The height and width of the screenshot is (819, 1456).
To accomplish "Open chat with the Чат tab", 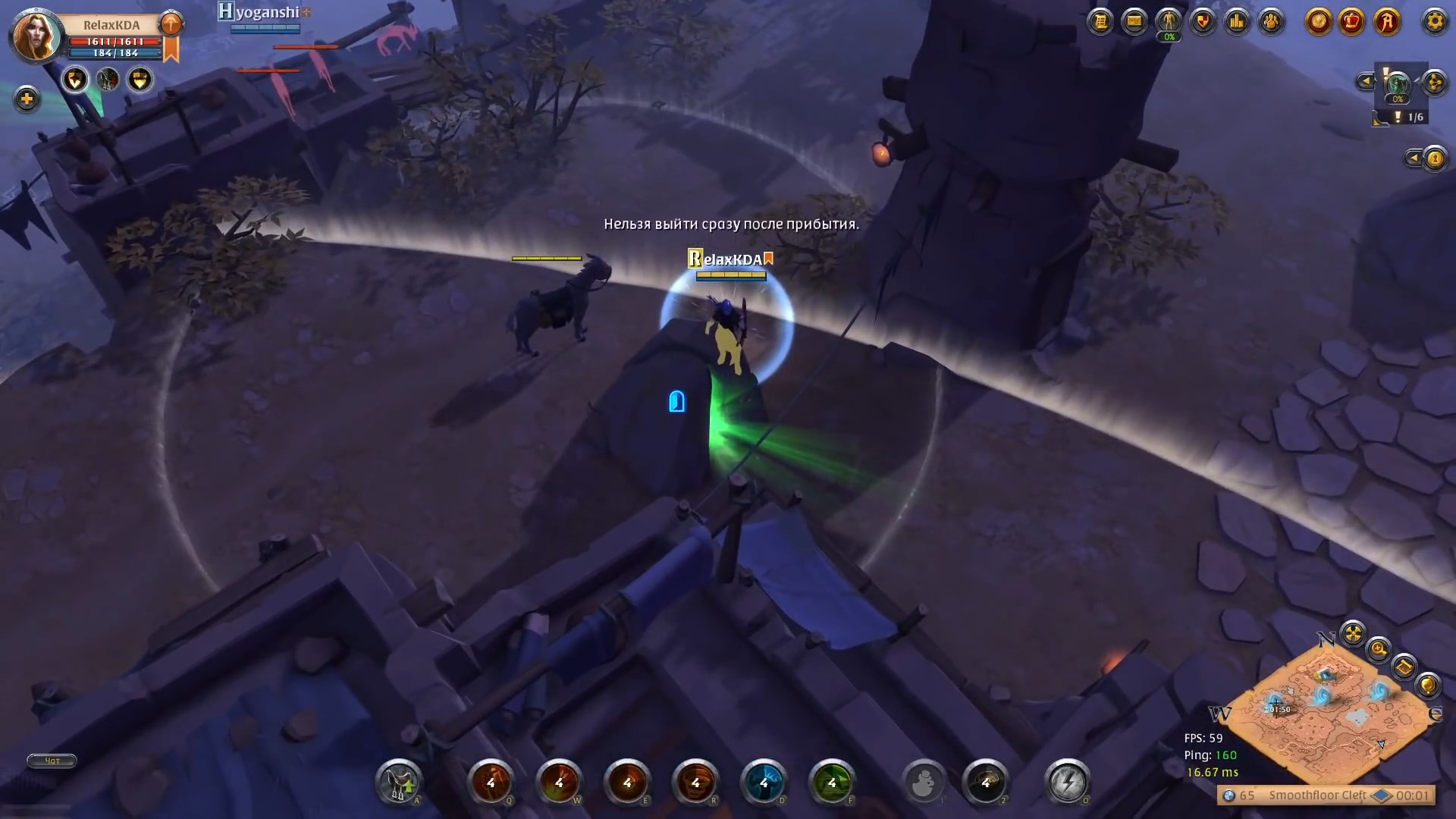I will coord(50,761).
